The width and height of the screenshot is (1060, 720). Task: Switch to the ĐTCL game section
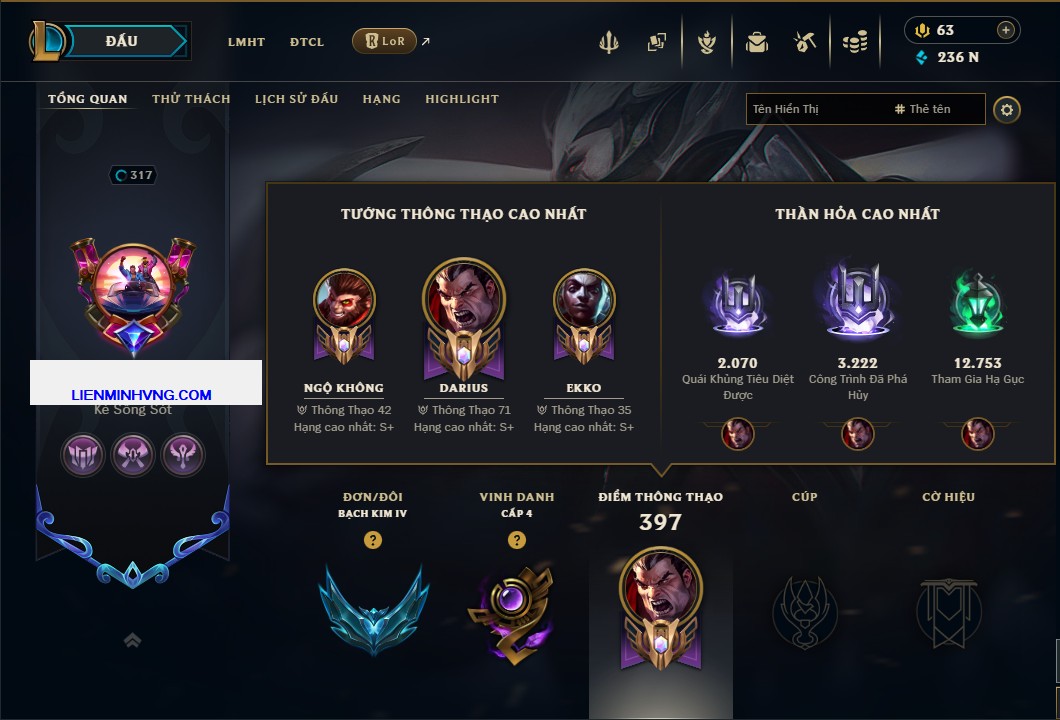[x=307, y=42]
